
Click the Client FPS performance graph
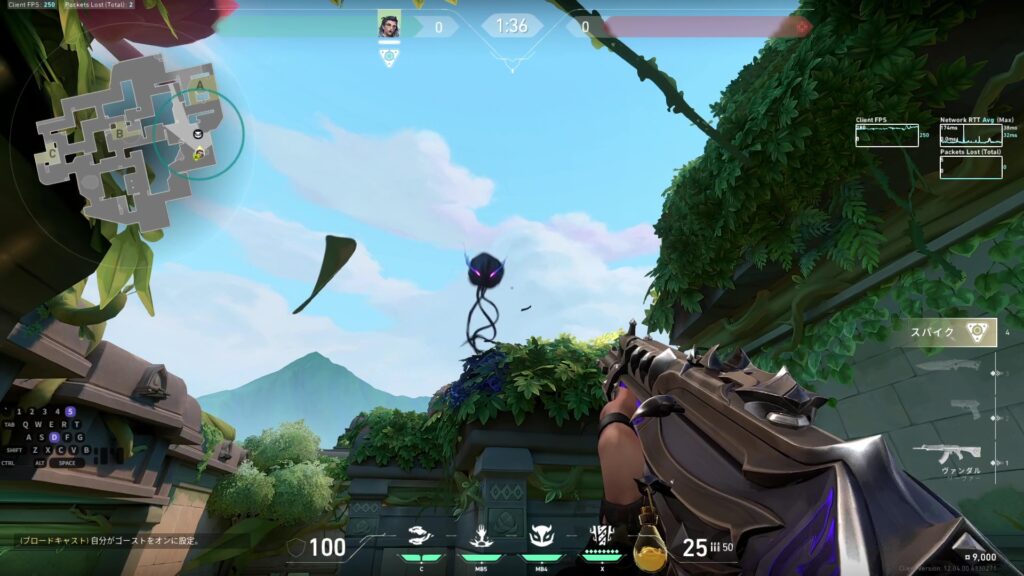click(886, 135)
